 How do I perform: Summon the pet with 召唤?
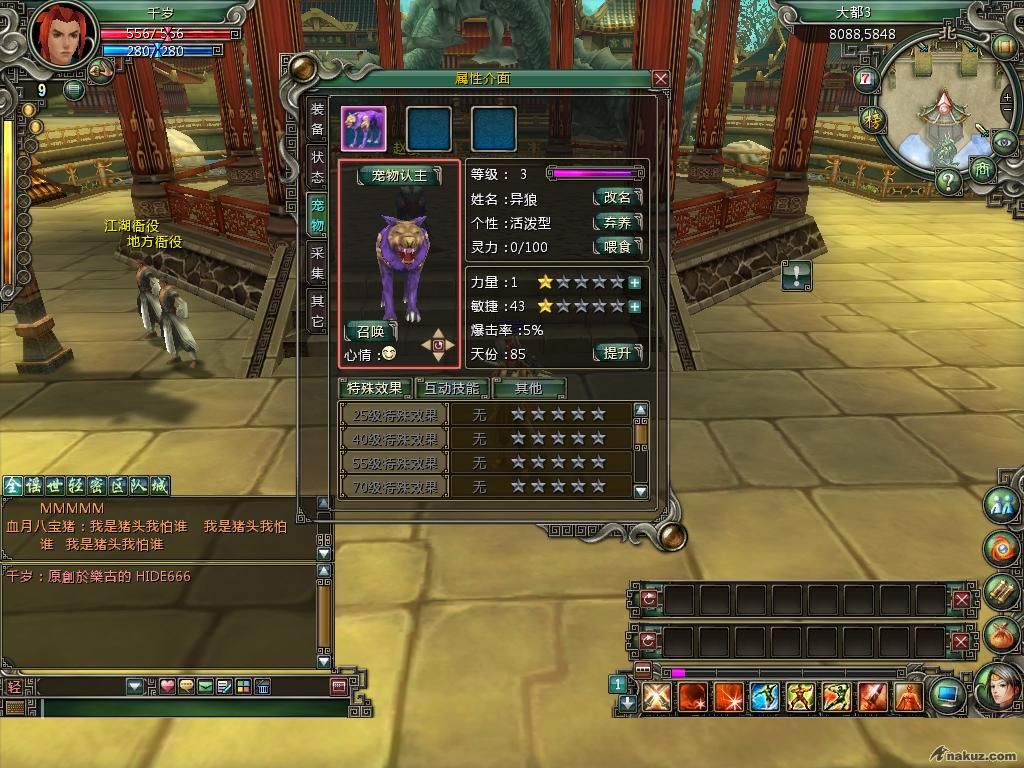370,331
